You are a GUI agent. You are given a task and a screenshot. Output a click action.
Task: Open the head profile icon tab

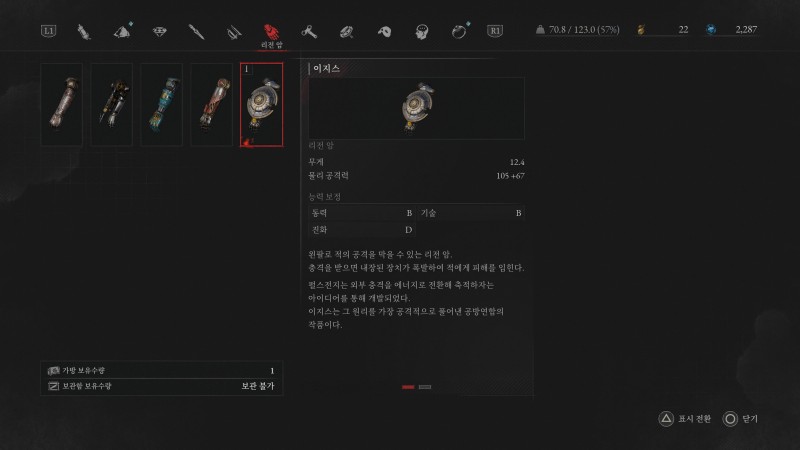coord(422,32)
